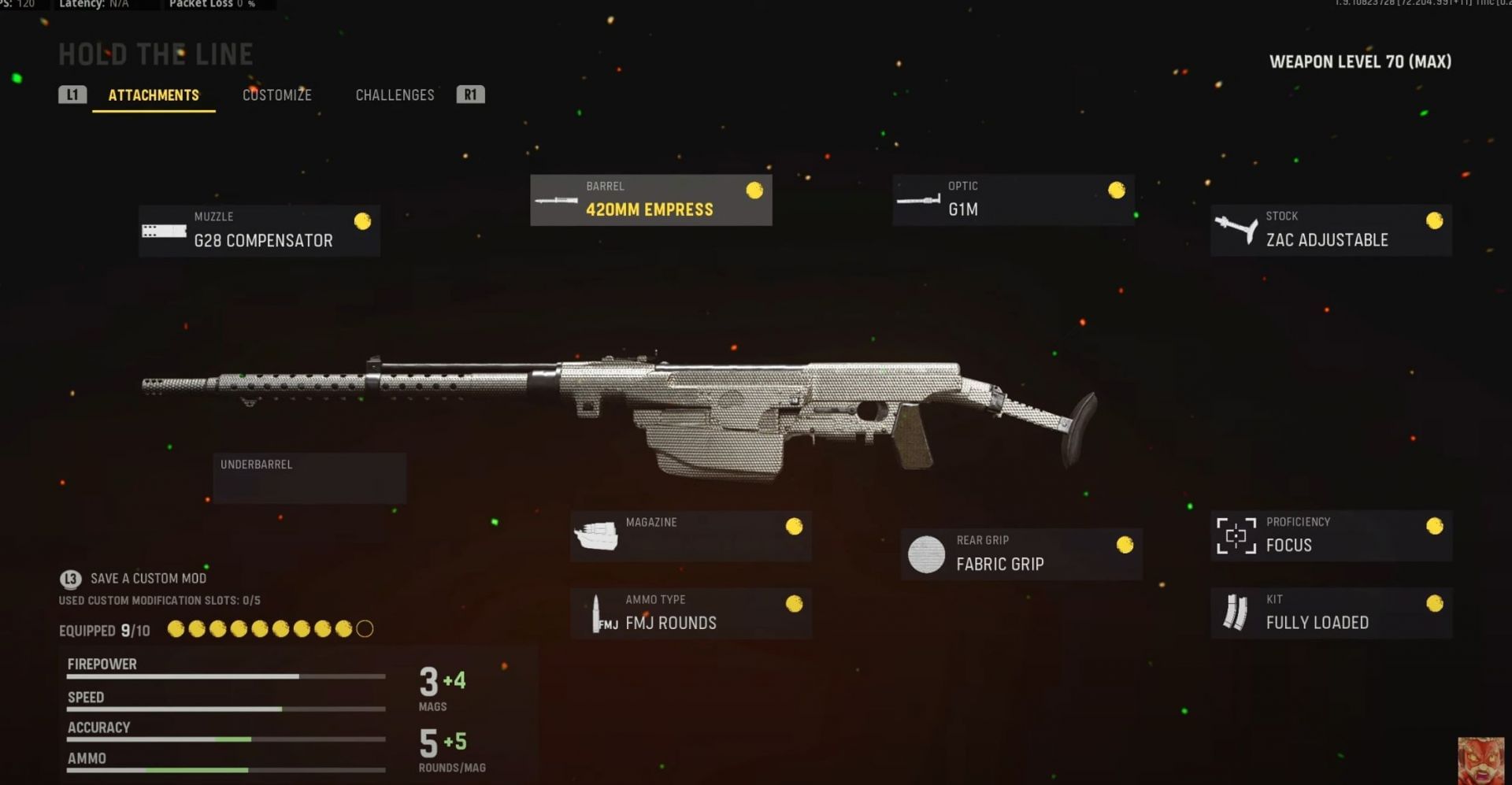Viewport: 1512px width, 785px height.
Task: Open the Challenges tab
Action: tap(395, 94)
